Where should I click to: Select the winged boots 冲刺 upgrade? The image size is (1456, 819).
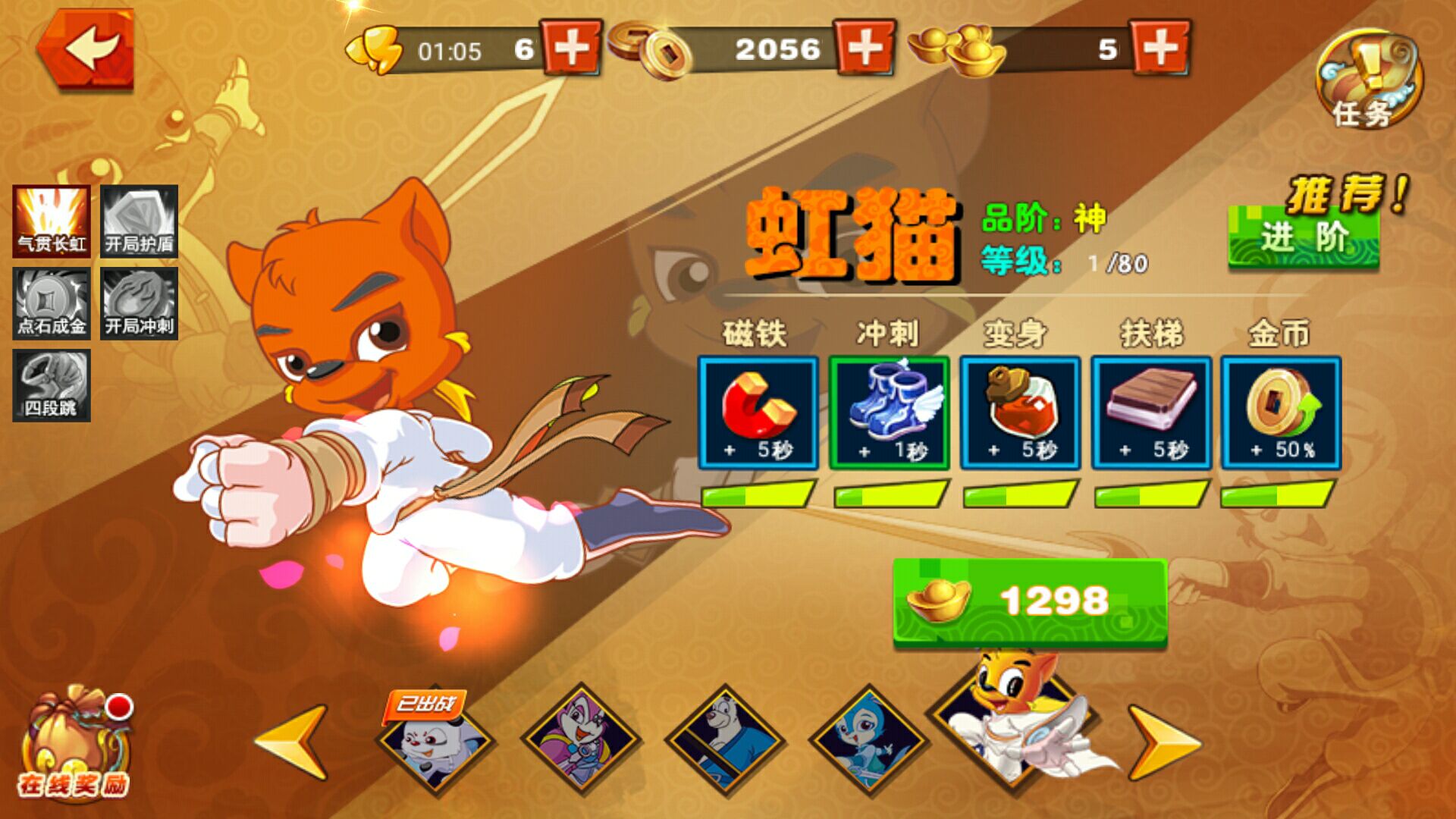(889, 413)
